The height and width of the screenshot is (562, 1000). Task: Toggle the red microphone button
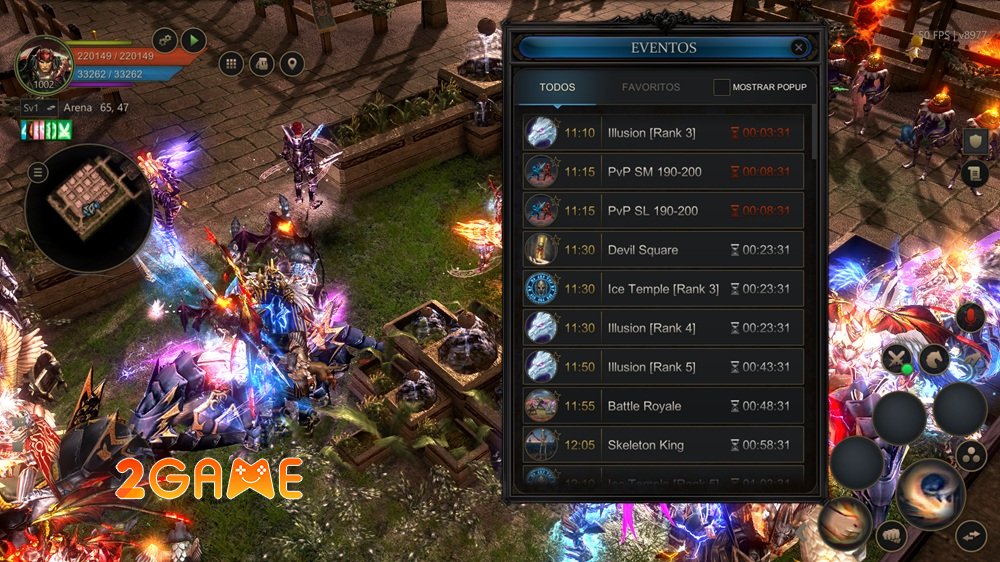[967, 318]
